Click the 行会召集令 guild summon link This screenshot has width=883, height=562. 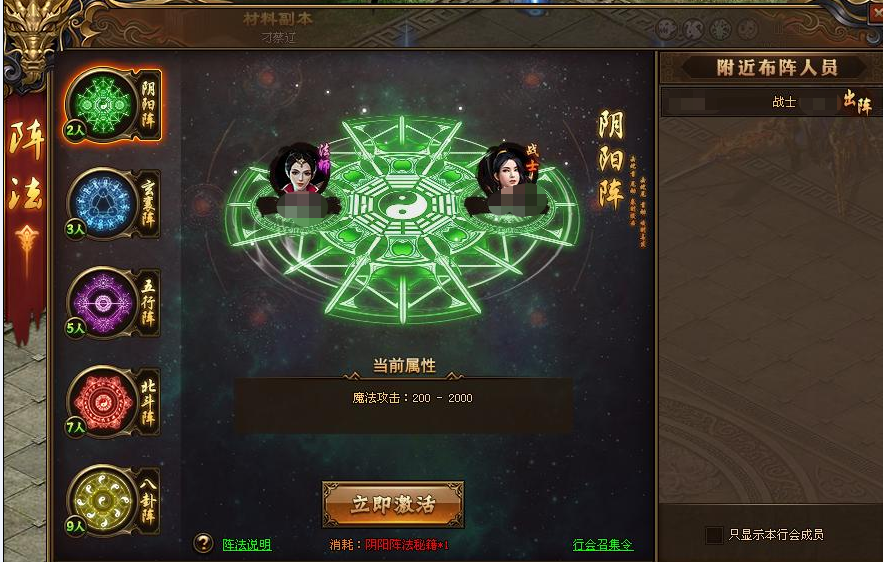pos(602,545)
